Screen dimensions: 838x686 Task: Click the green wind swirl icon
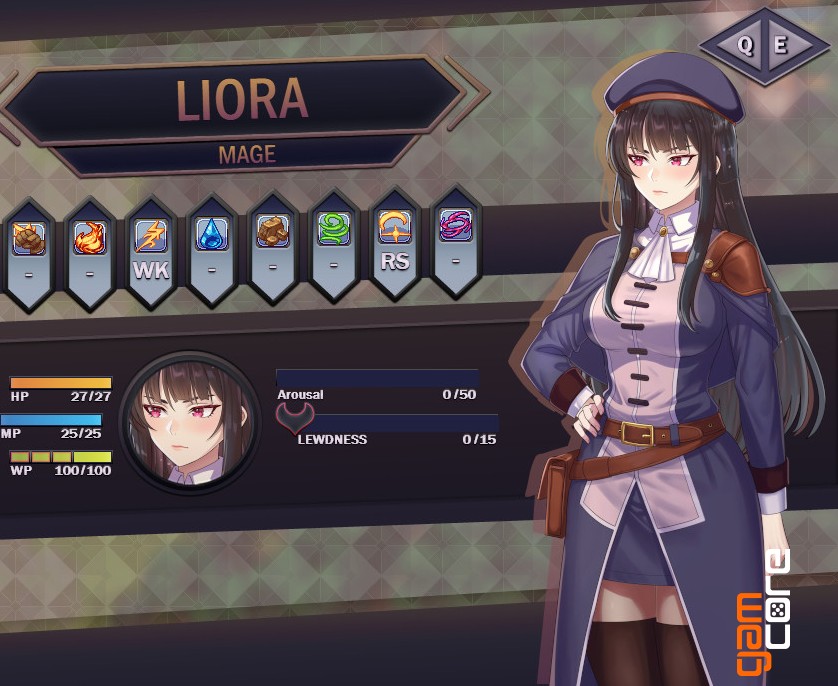[x=333, y=232]
